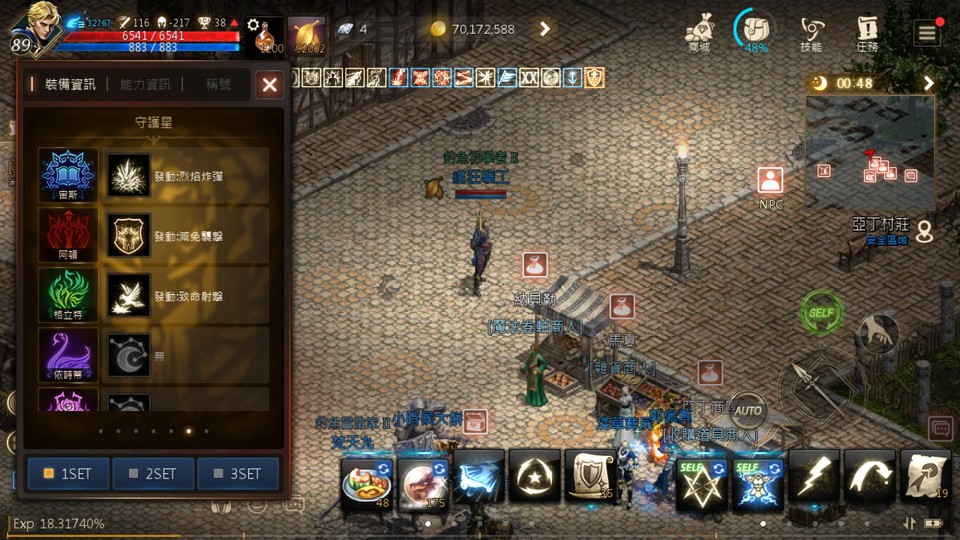Open the 任務 quest log

click(x=867, y=33)
